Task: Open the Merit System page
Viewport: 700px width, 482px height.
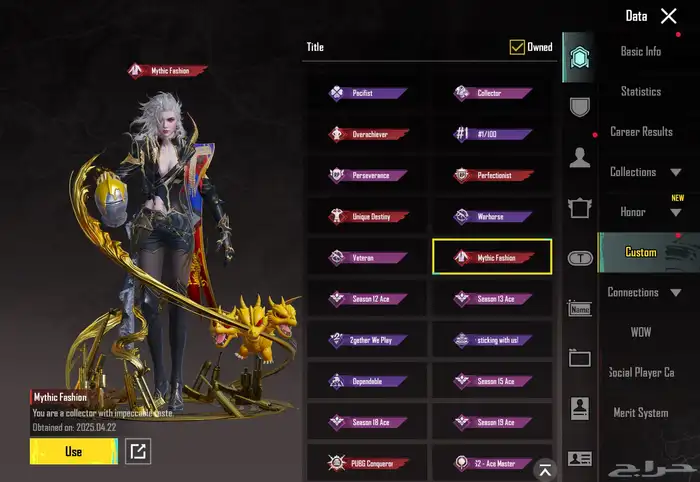Action: click(641, 413)
